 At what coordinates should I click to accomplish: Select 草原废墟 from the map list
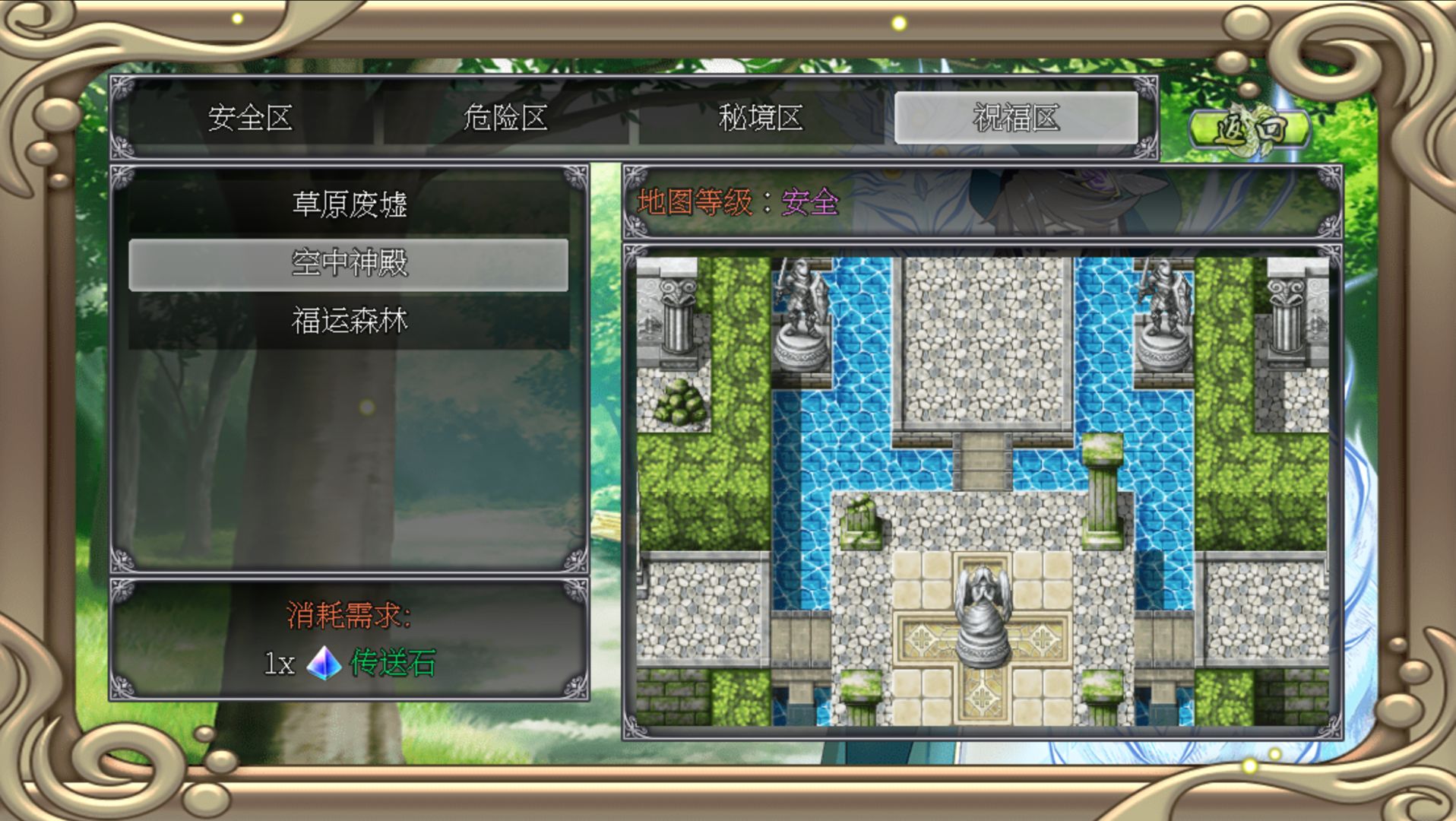click(x=349, y=204)
